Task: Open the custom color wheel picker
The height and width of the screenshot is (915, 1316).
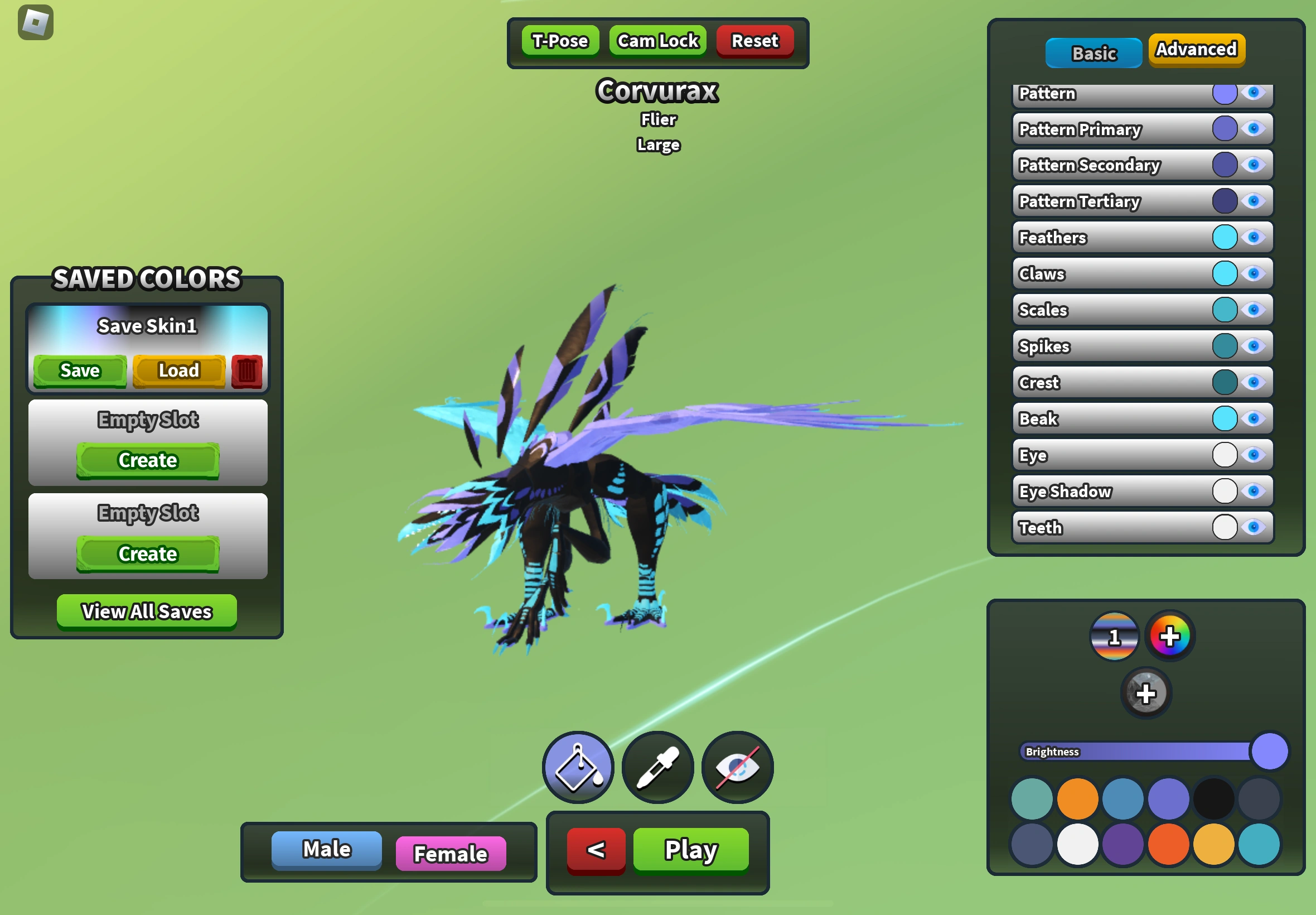Action: [1170, 635]
